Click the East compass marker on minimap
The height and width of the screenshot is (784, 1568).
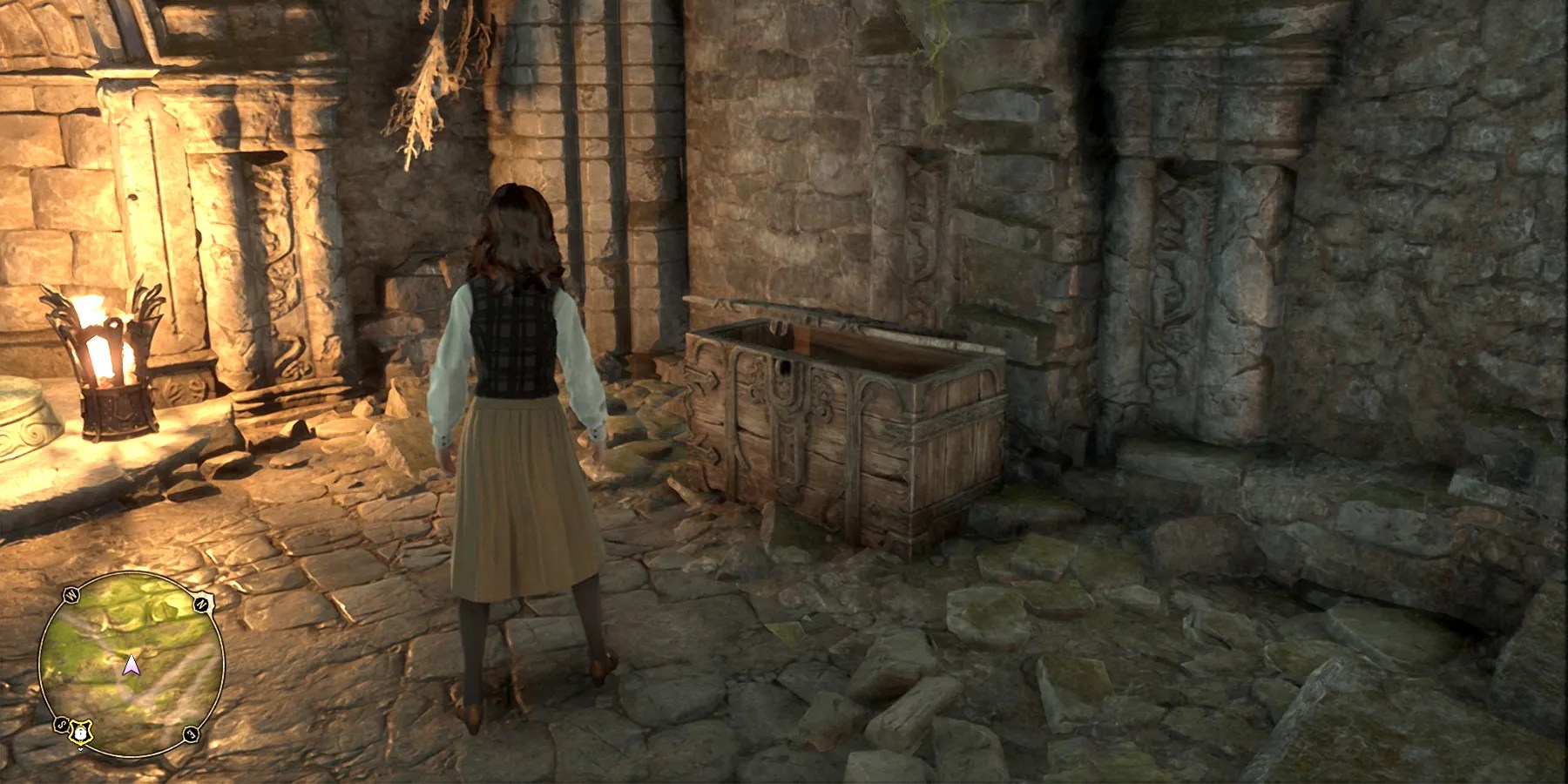[x=192, y=734]
